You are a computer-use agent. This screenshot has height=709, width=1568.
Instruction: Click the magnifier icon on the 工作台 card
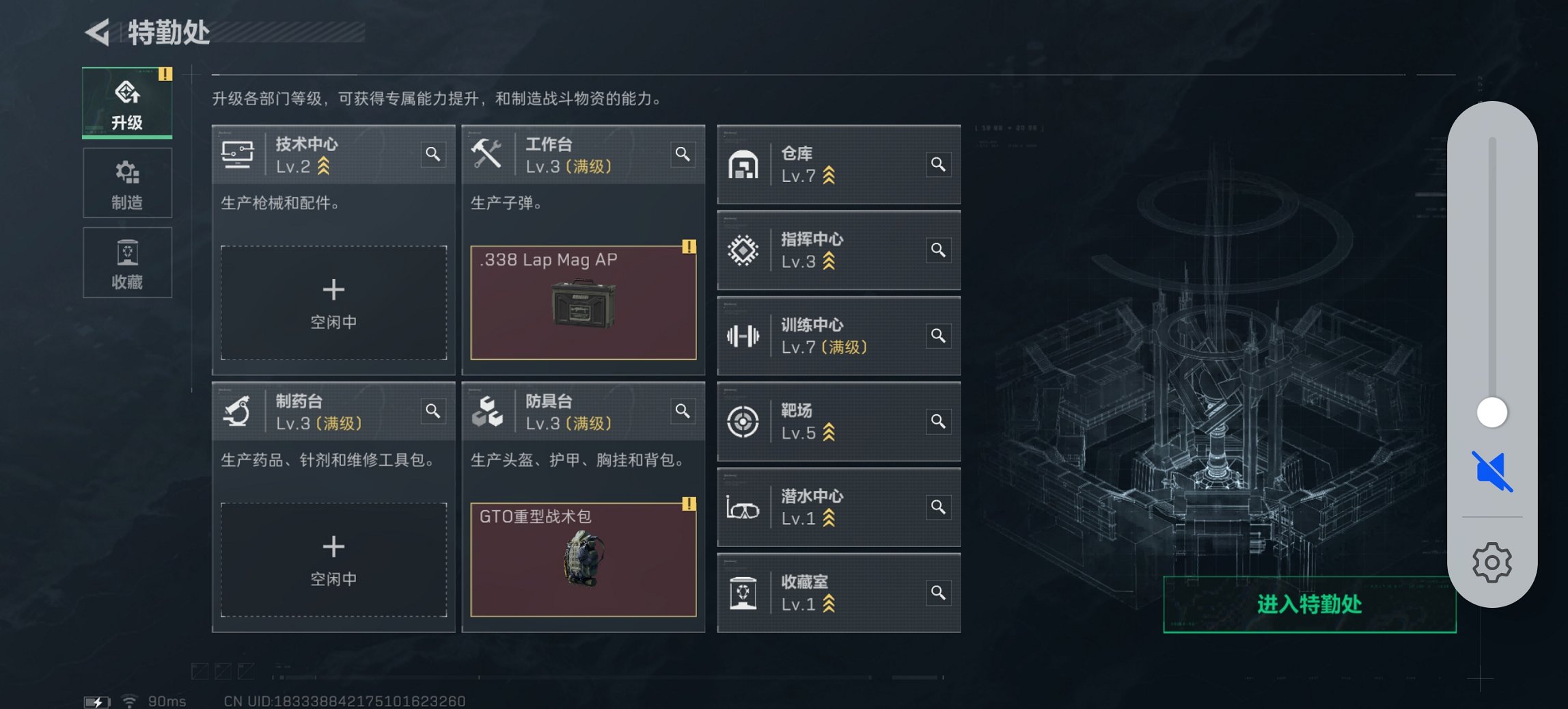click(683, 155)
